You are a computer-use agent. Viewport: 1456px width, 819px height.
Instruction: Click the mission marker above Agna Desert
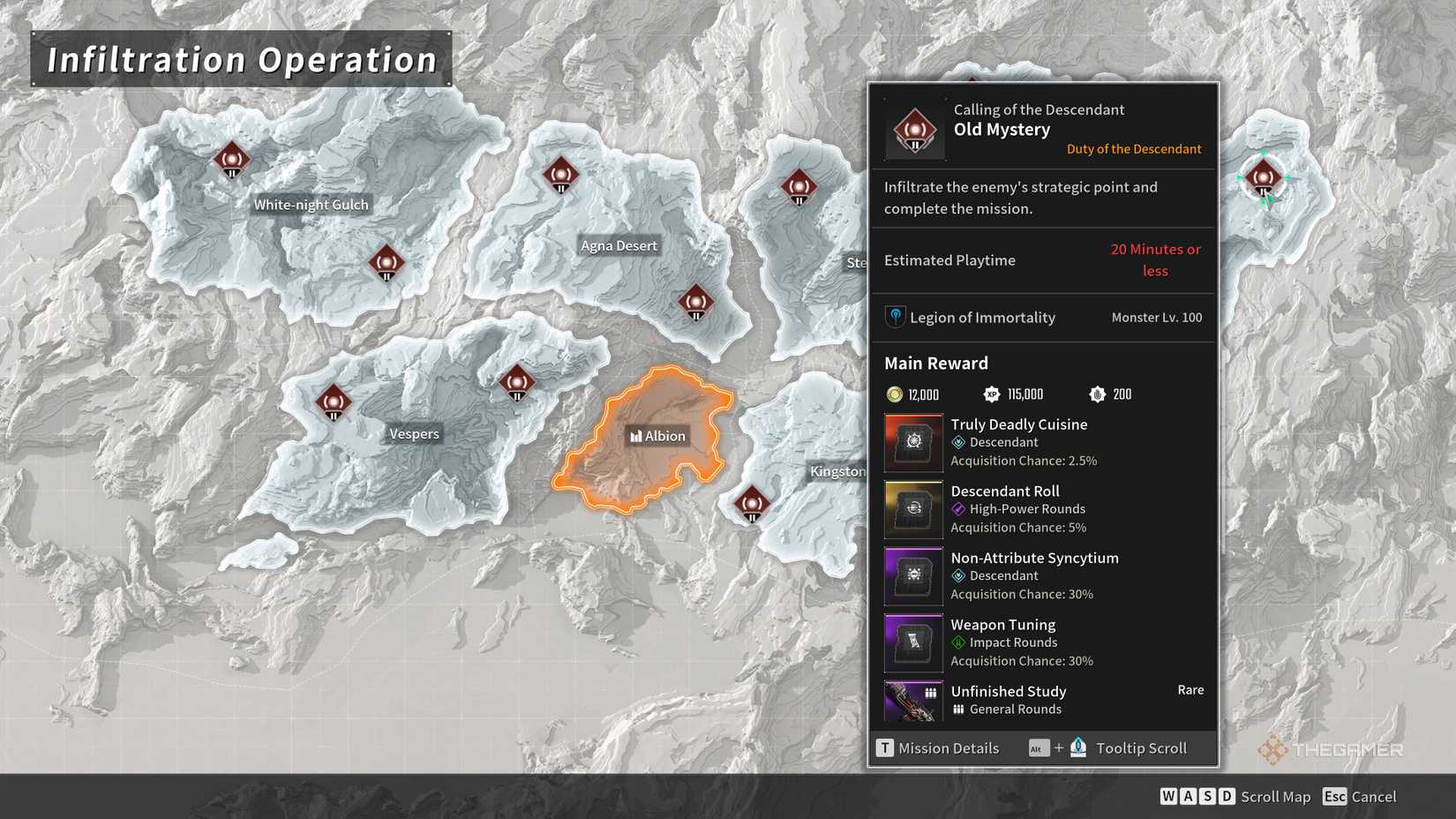(x=560, y=176)
